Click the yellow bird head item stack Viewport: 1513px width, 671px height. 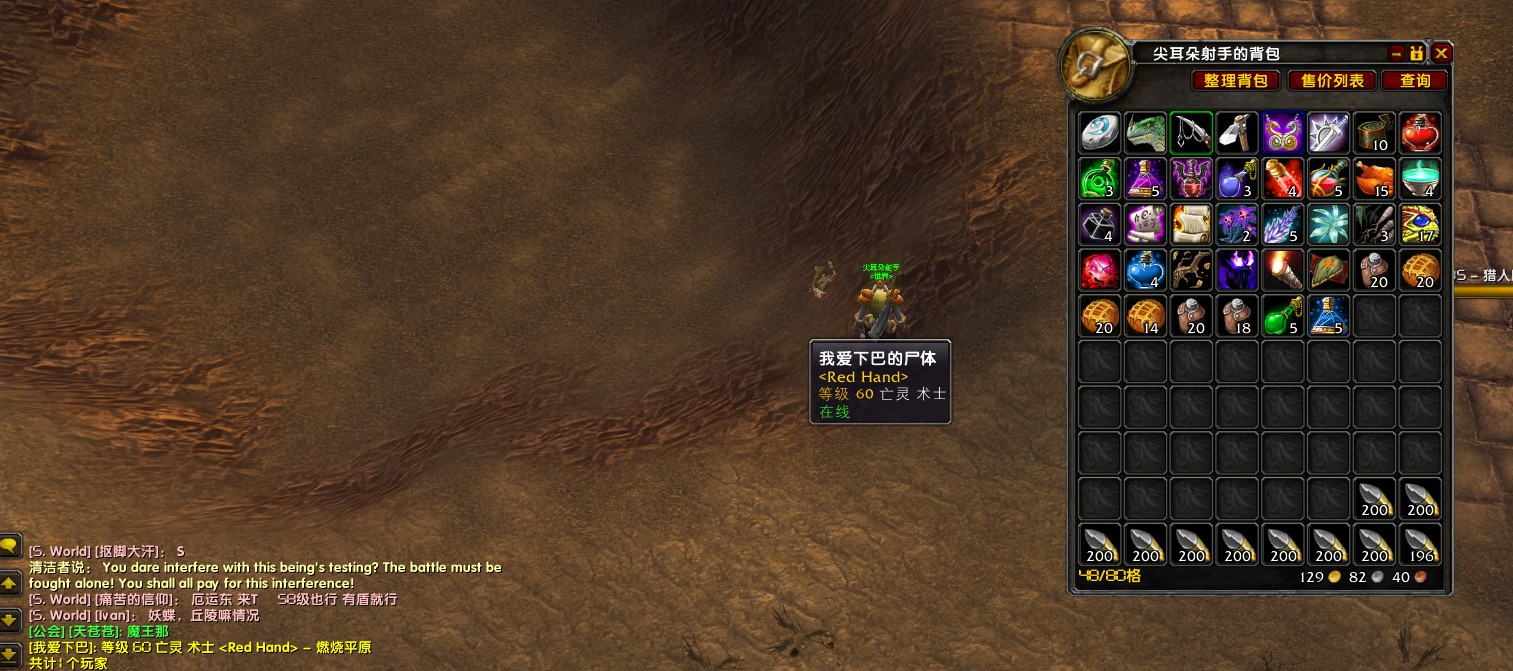[1420, 224]
